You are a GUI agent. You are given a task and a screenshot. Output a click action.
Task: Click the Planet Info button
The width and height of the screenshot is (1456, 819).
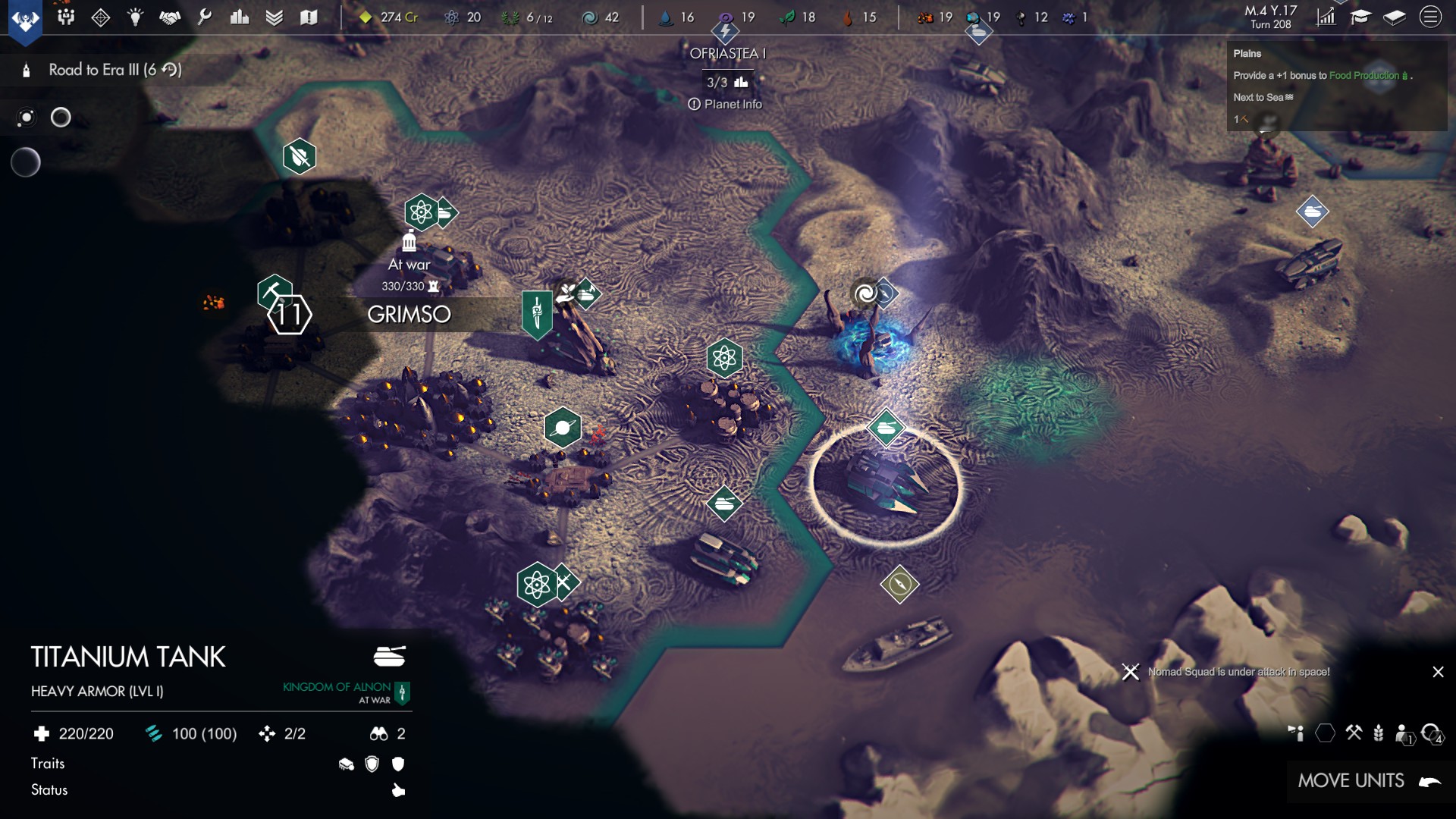pos(725,105)
